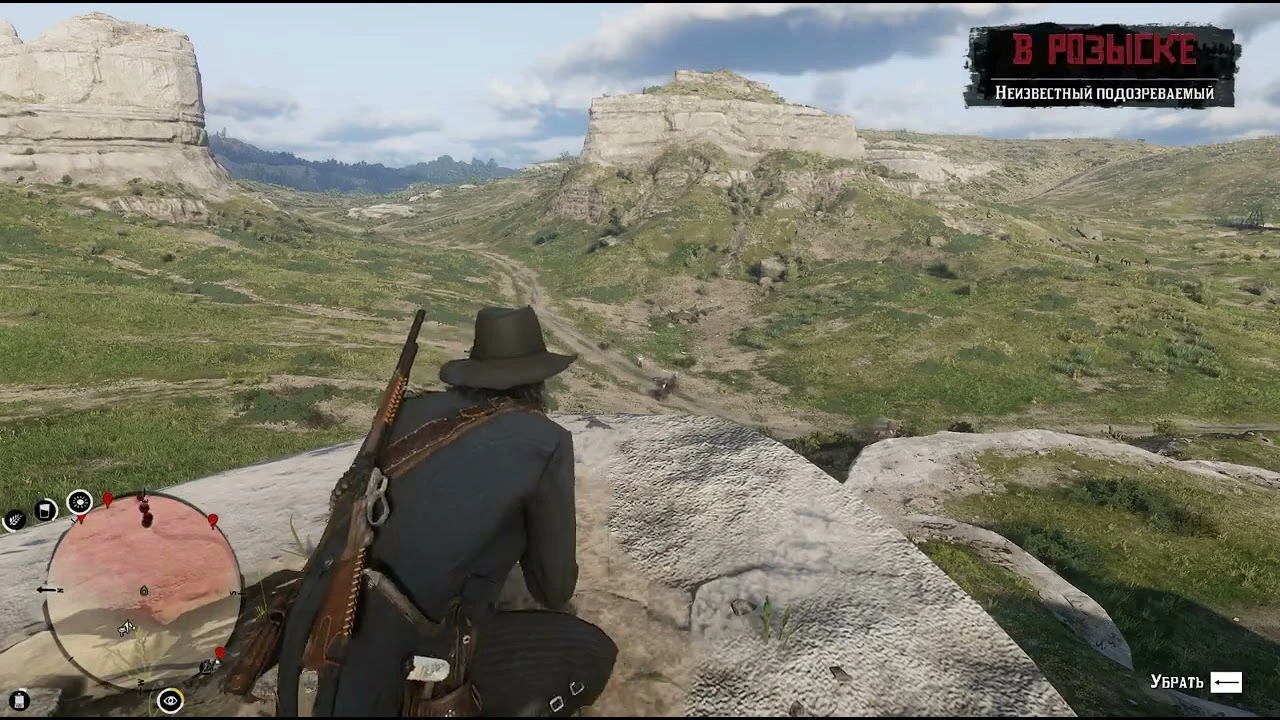
Task: Click the satchel icon at the bottom-left corner
Action: [x=19, y=700]
